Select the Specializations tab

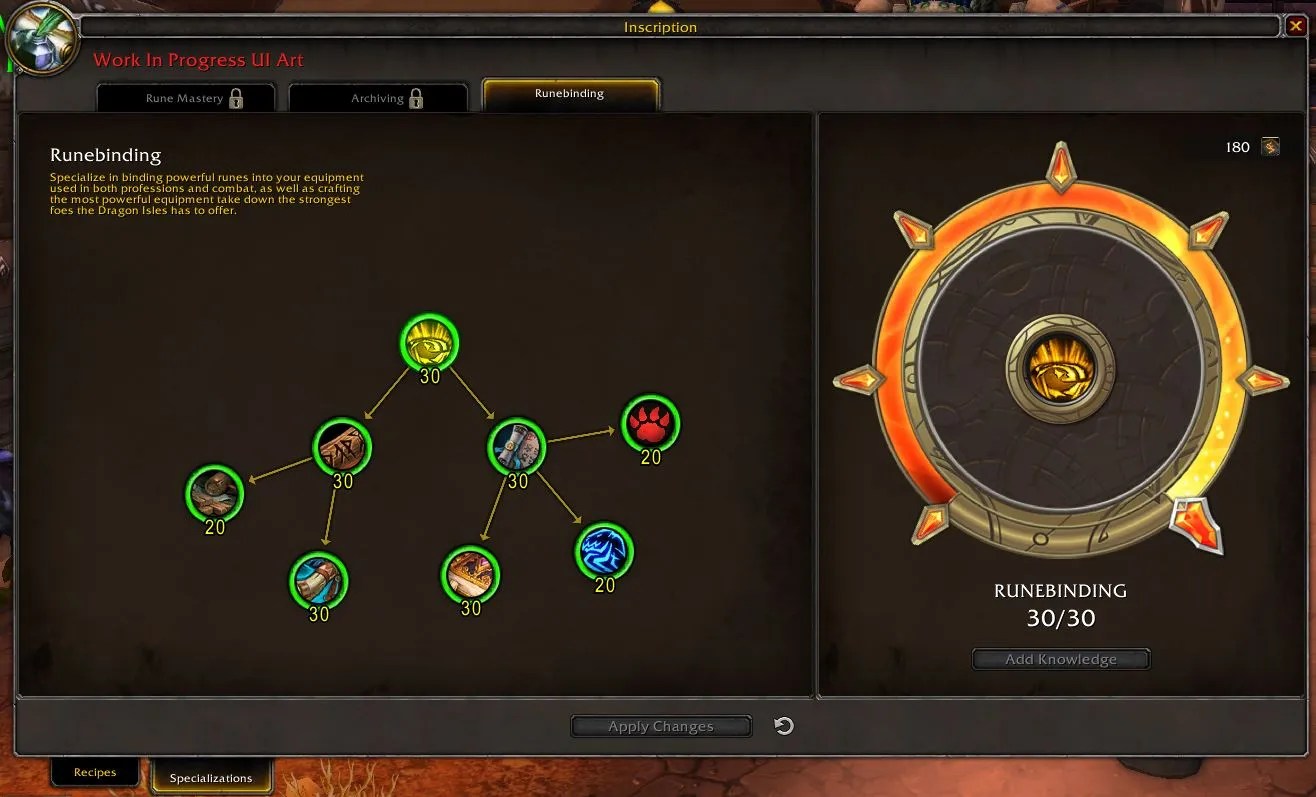coord(212,777)
